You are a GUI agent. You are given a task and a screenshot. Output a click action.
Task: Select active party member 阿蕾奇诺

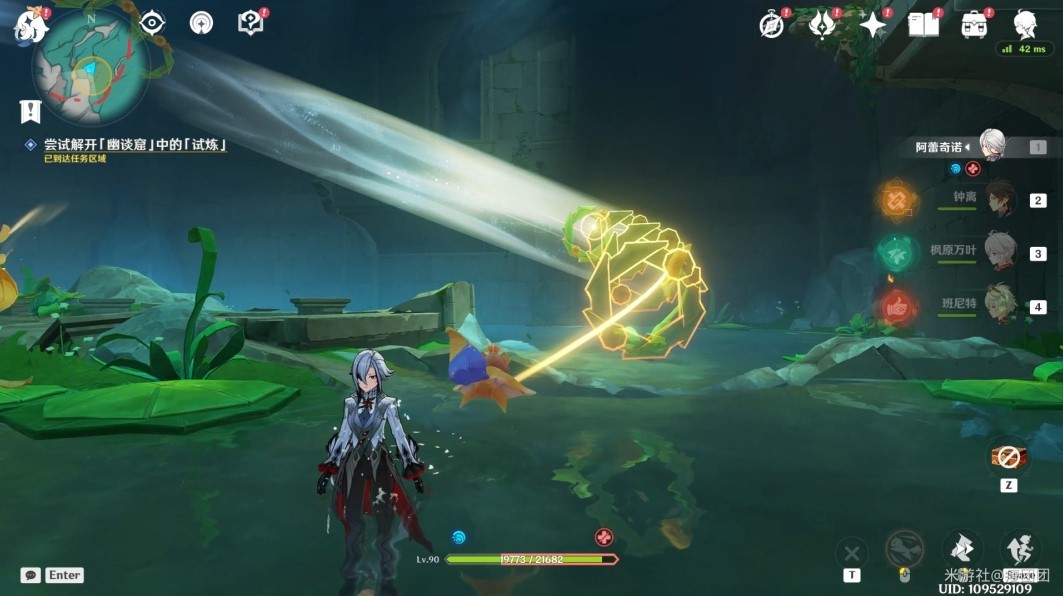(991, 146)
